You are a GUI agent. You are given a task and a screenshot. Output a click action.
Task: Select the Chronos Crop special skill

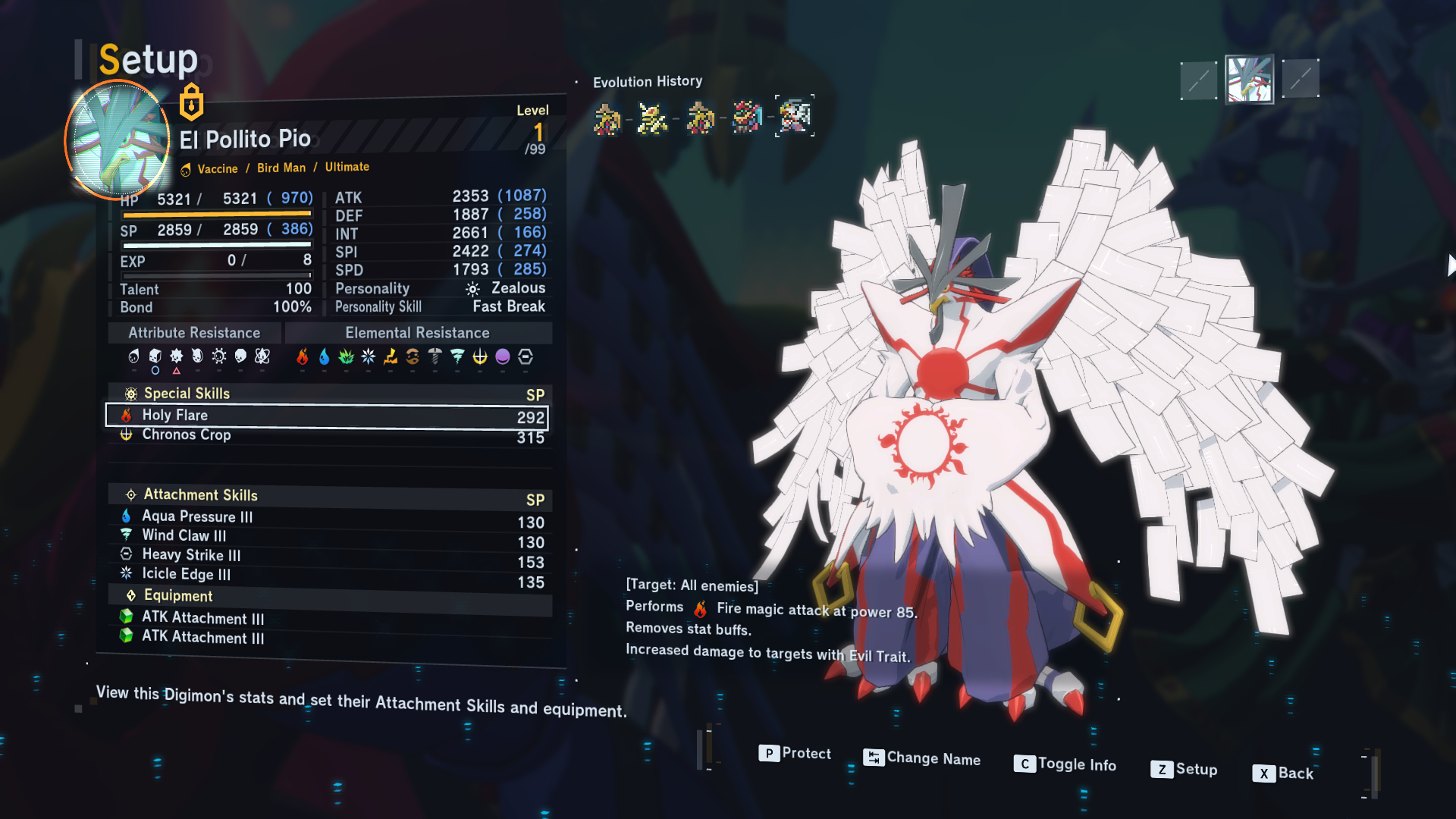[x=326, y=435]
